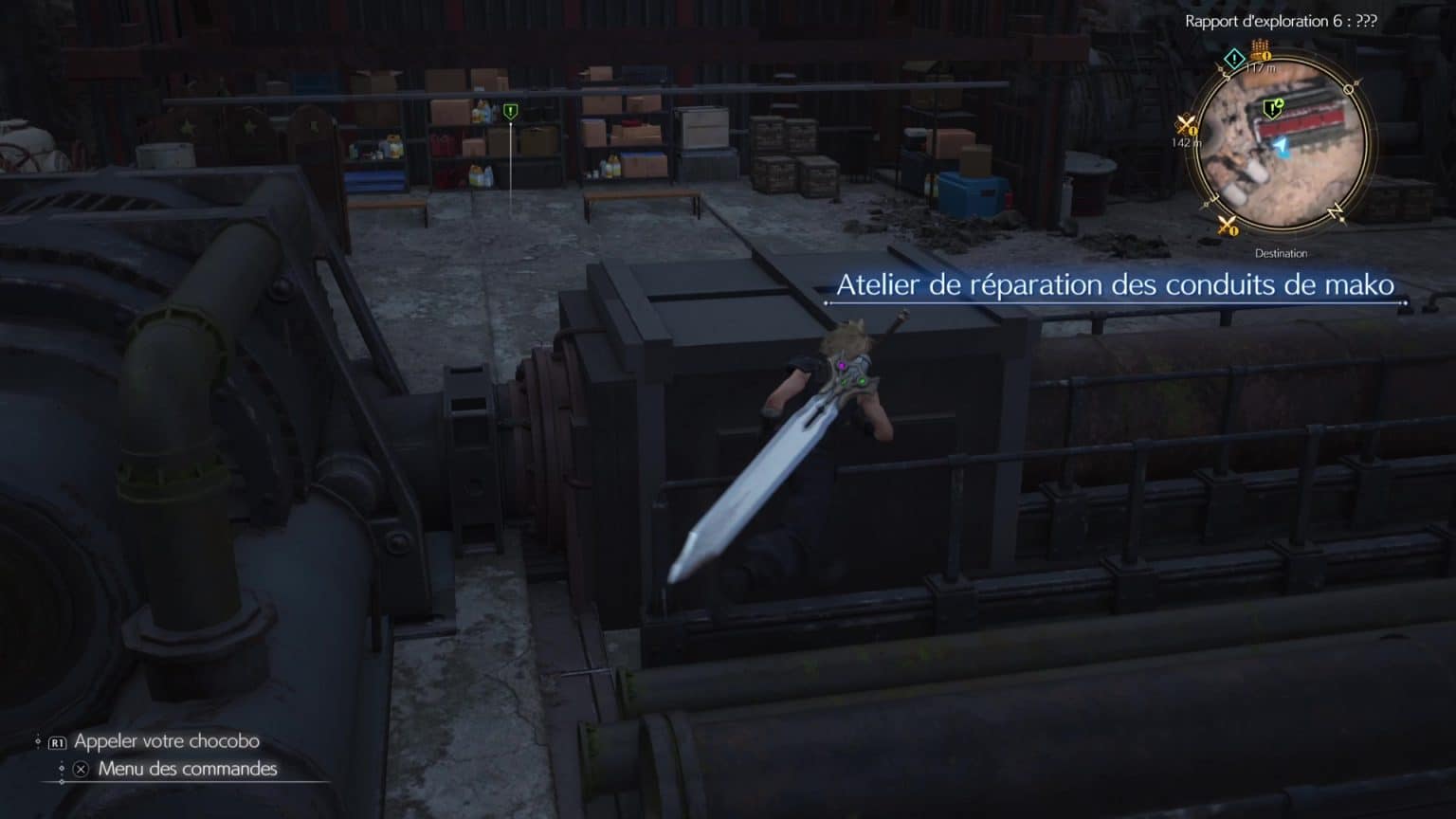Click the green materia orb on Cloud's sword
This screenshot has width=1456, height=819.
click(863, 382)
